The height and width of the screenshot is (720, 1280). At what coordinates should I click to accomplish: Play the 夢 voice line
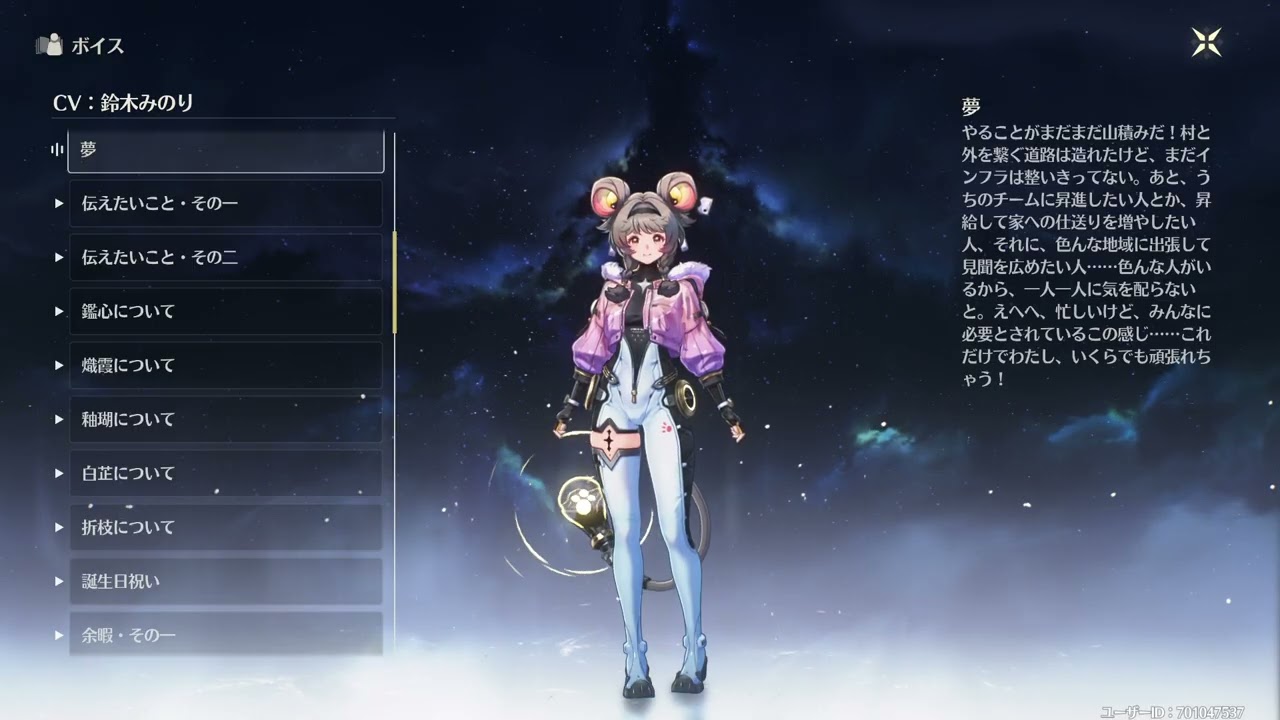point(225,150)
